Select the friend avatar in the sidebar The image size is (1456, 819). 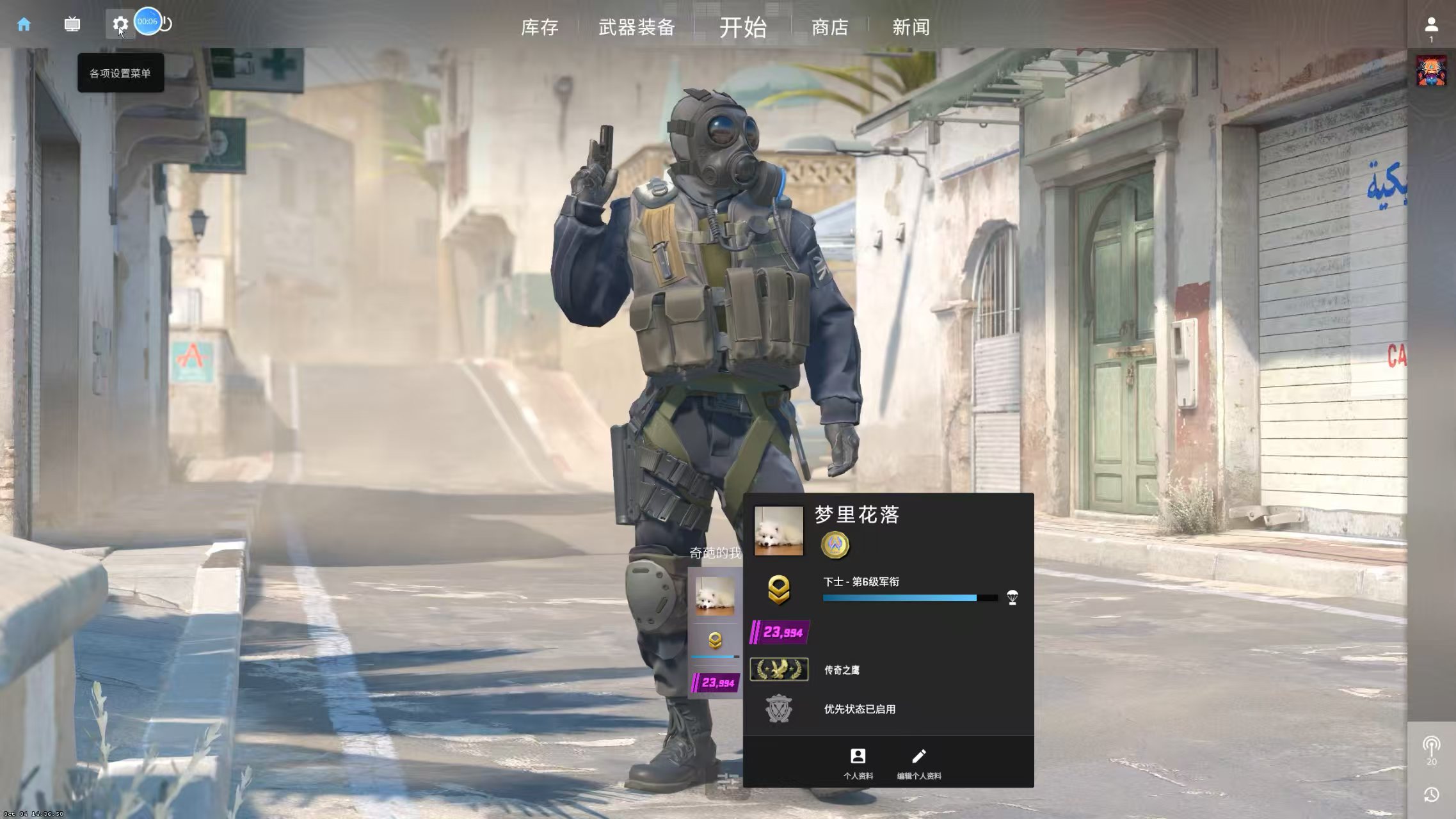click(1431, 70)
